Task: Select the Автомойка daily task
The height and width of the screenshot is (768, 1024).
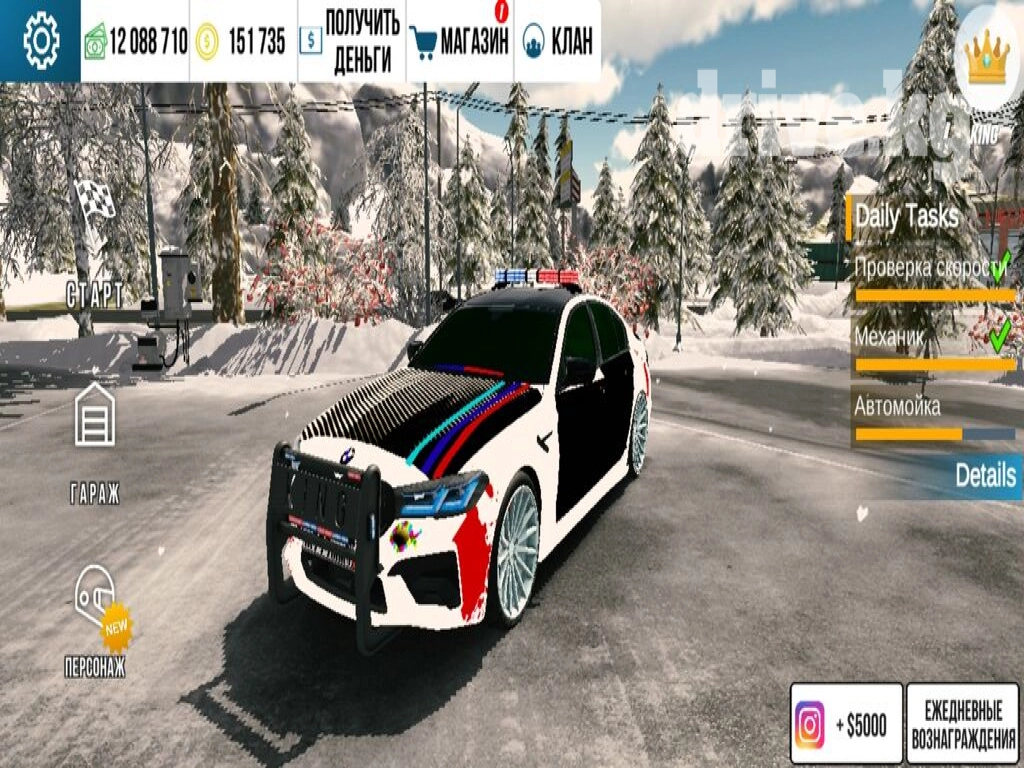Action: coord(930,415)
